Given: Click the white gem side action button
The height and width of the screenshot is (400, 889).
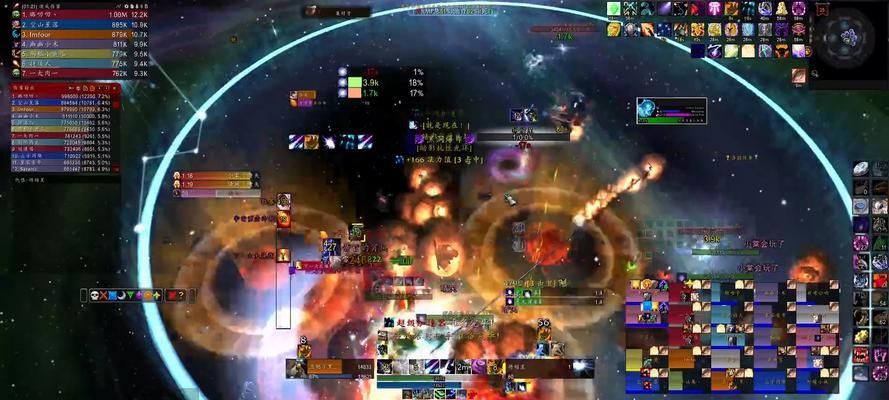Looking at the screenshot, I should tap(861, 170).
